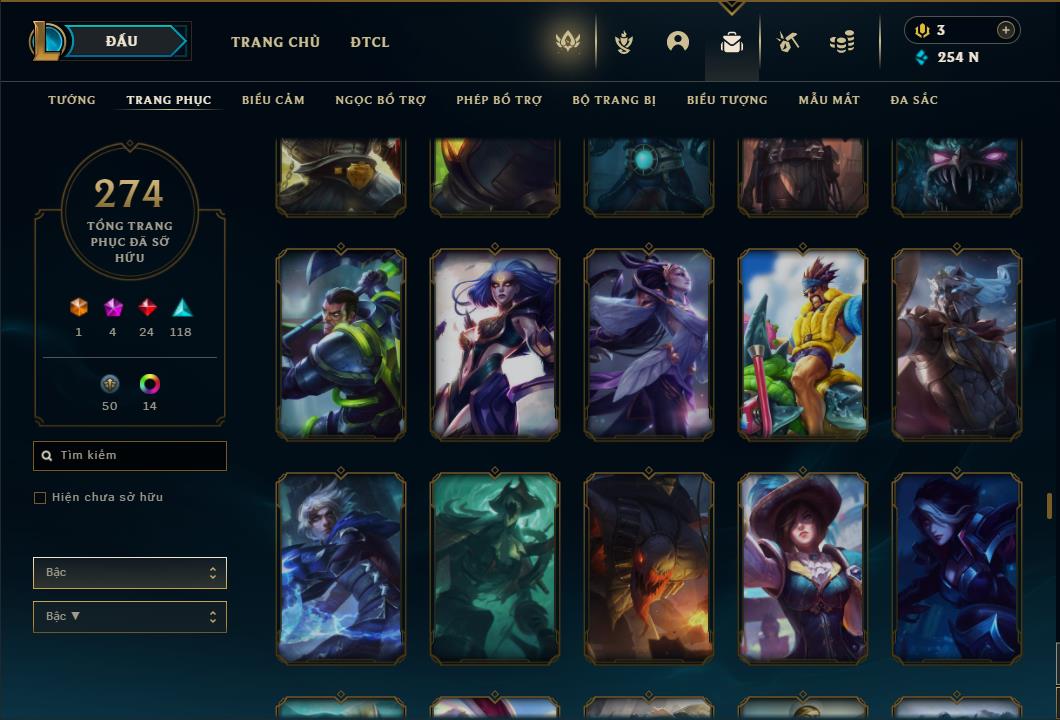Open the profile icon in the top bar

678,42
